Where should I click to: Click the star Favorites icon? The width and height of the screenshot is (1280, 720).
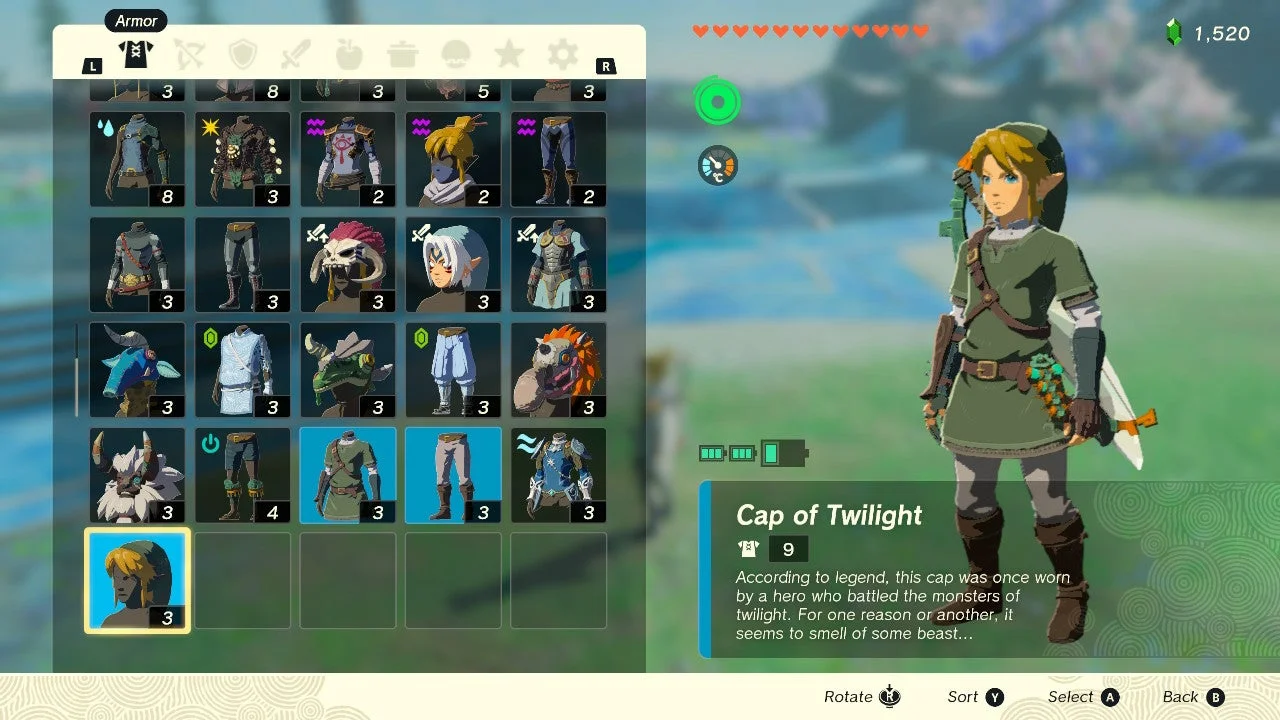click(x=509, y=54)
